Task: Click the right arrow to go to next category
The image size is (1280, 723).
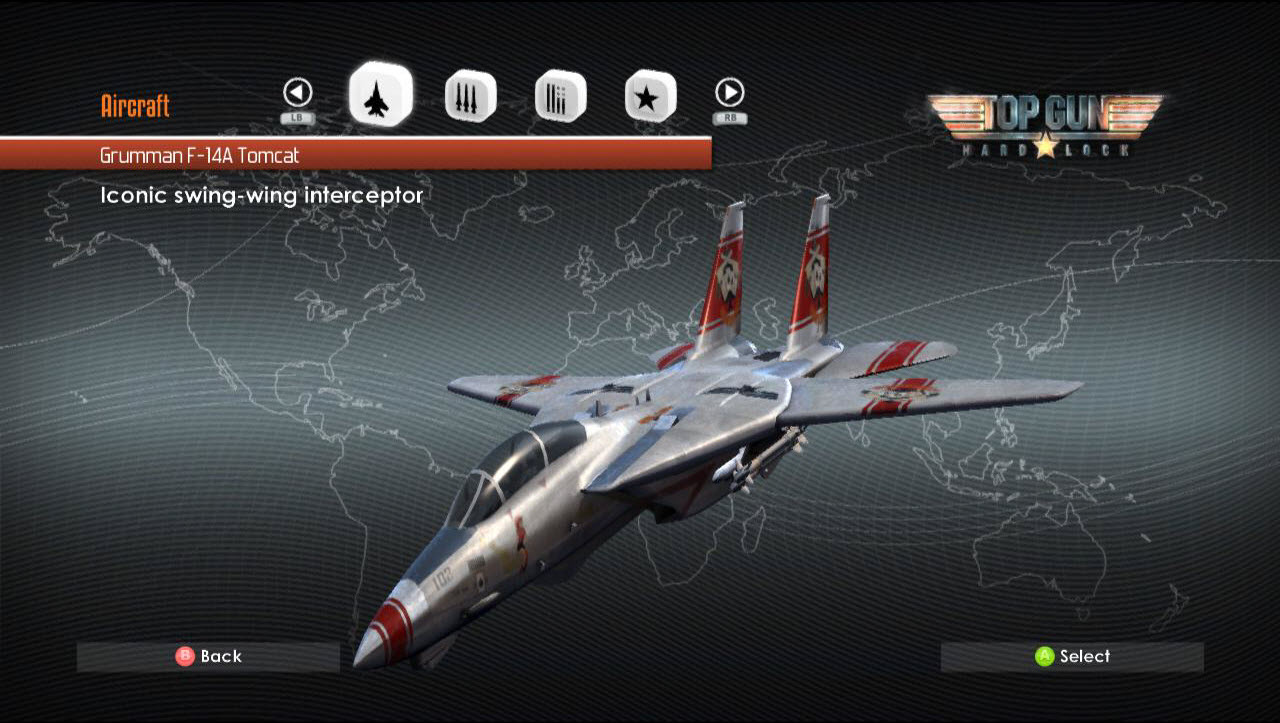Action: 730,93
